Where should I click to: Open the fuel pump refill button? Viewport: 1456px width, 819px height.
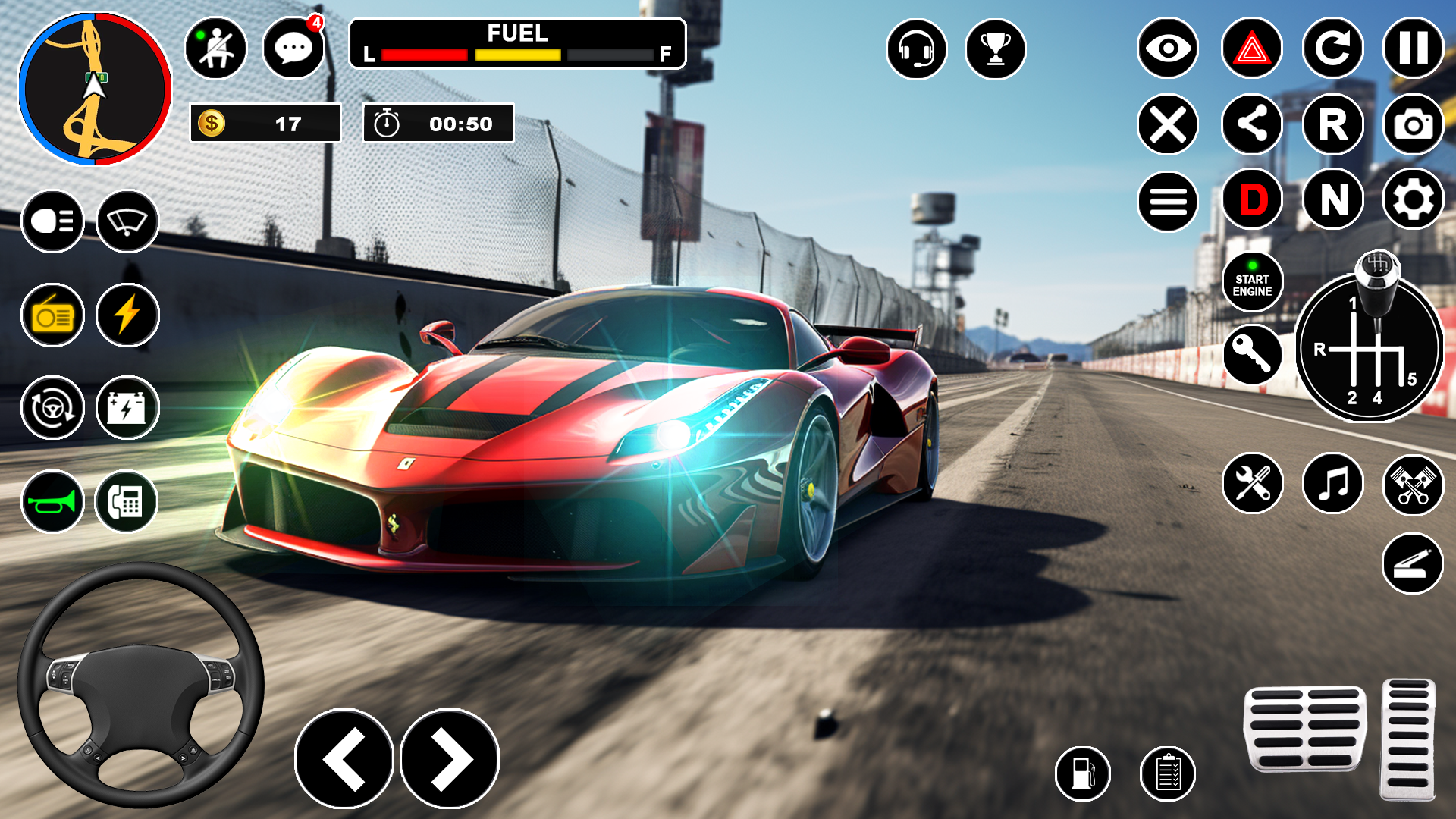[x=1083, y=773]
